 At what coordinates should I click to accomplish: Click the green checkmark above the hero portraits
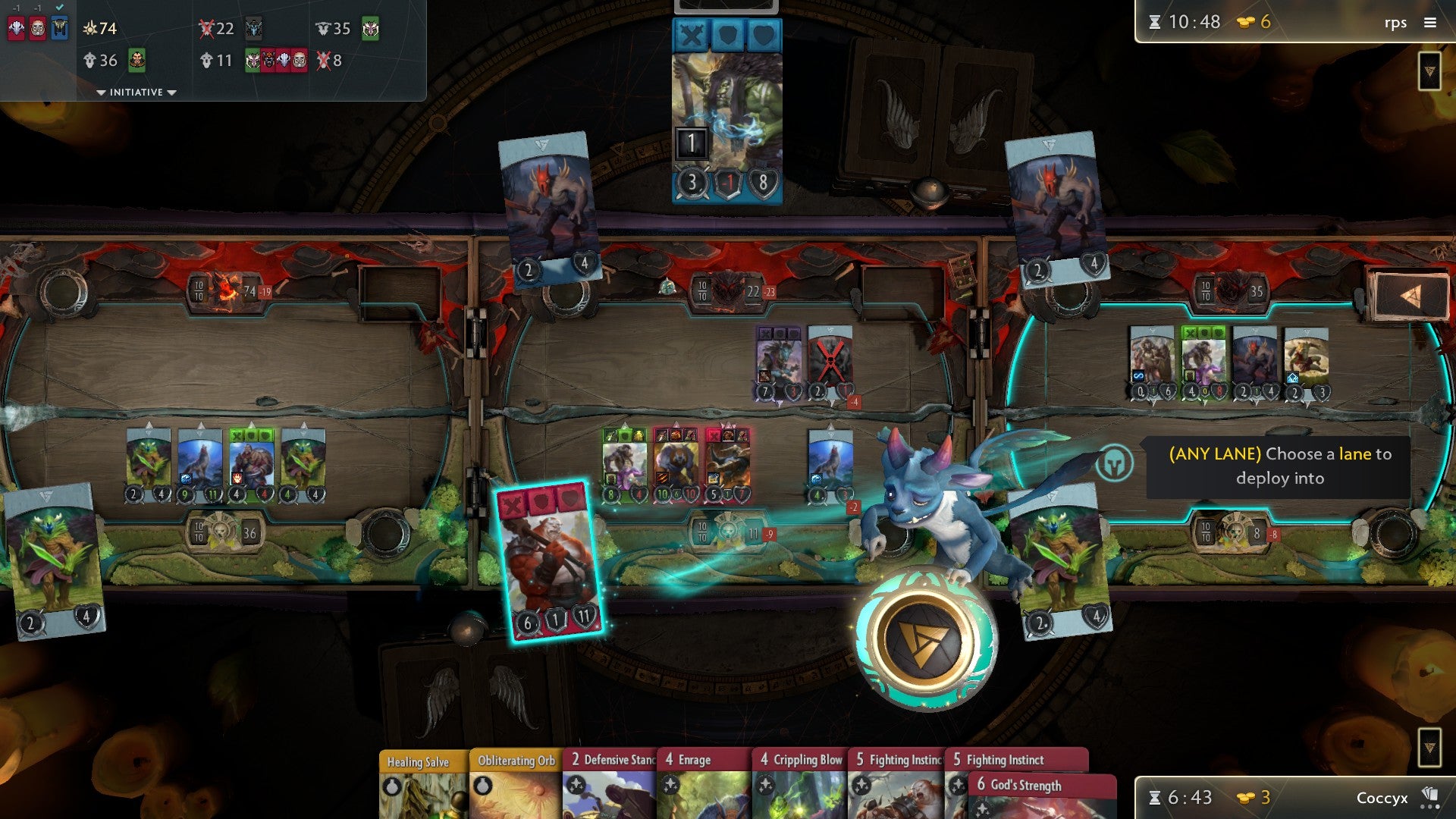coord(59,8)
